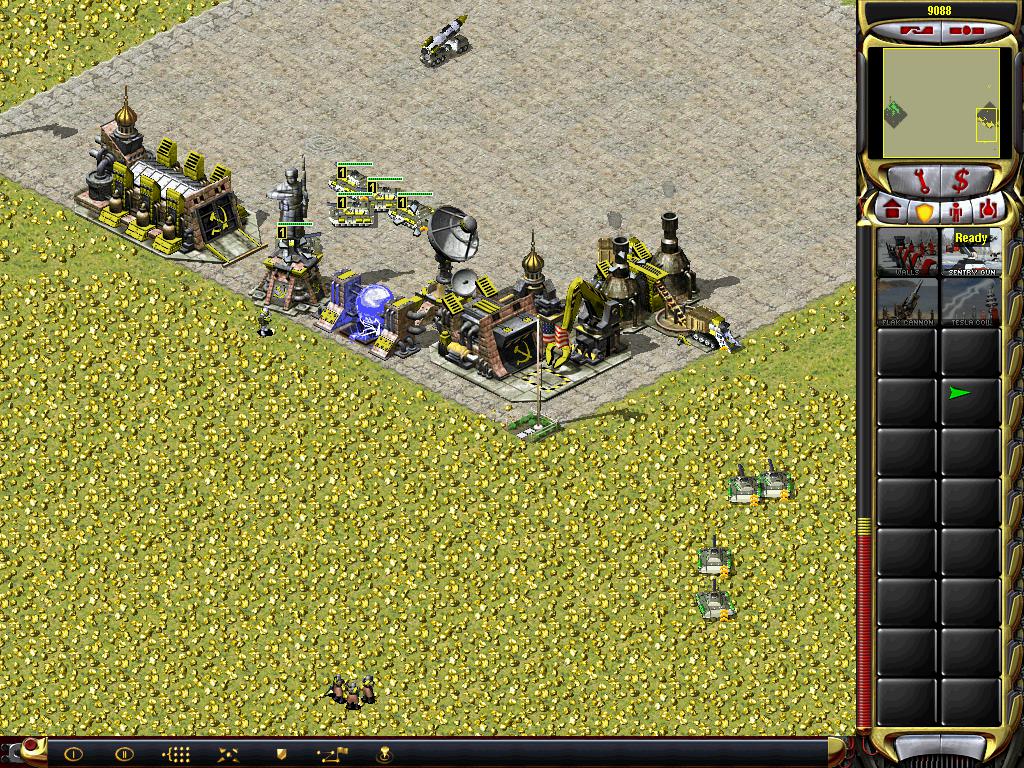Select the Walls build cameo
The image size is (1024, 768).
907,252
